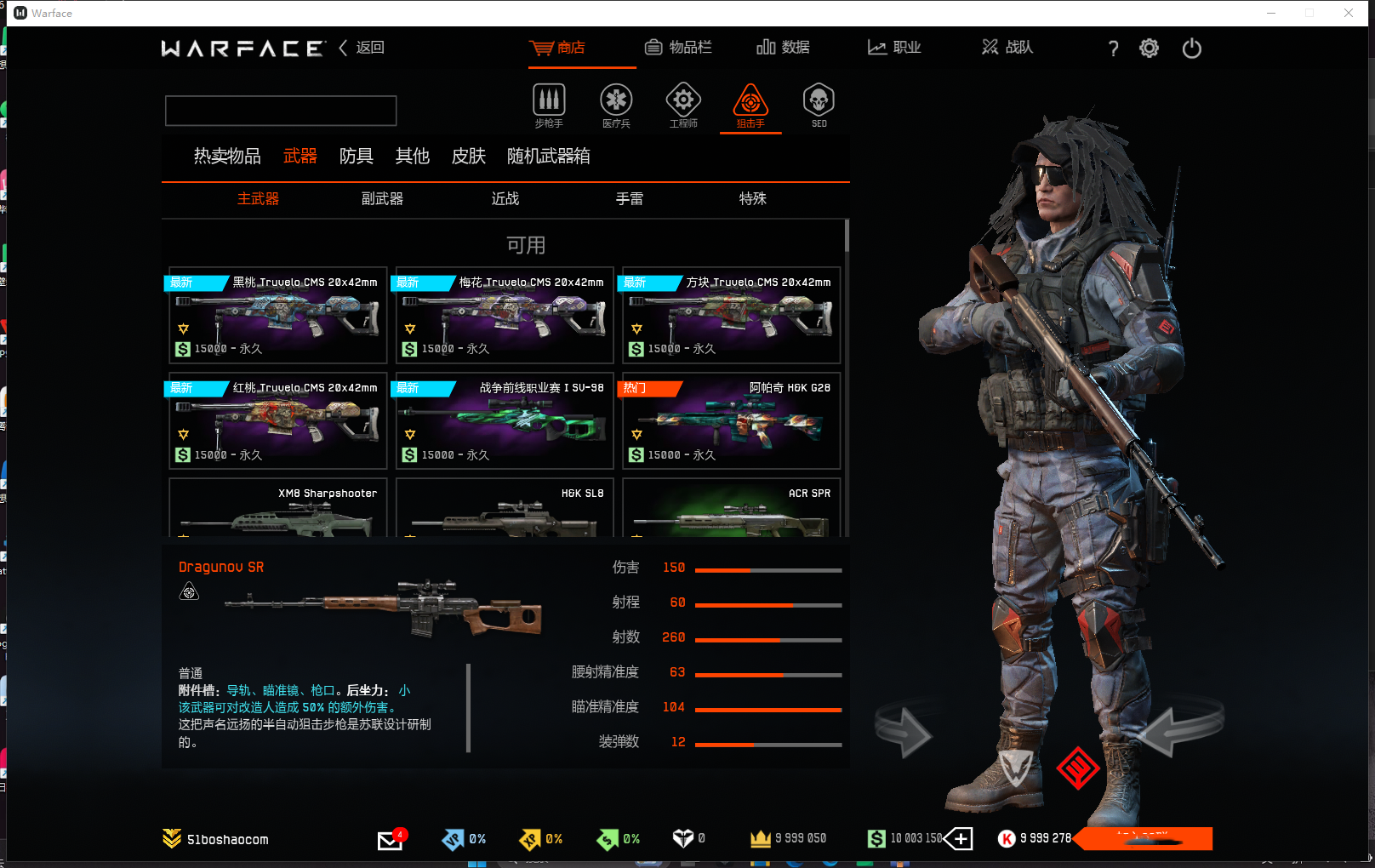Switch to 副武器 secondary weapons
The width and height of the screenshot is (1375, 868).
coord(382,198)
